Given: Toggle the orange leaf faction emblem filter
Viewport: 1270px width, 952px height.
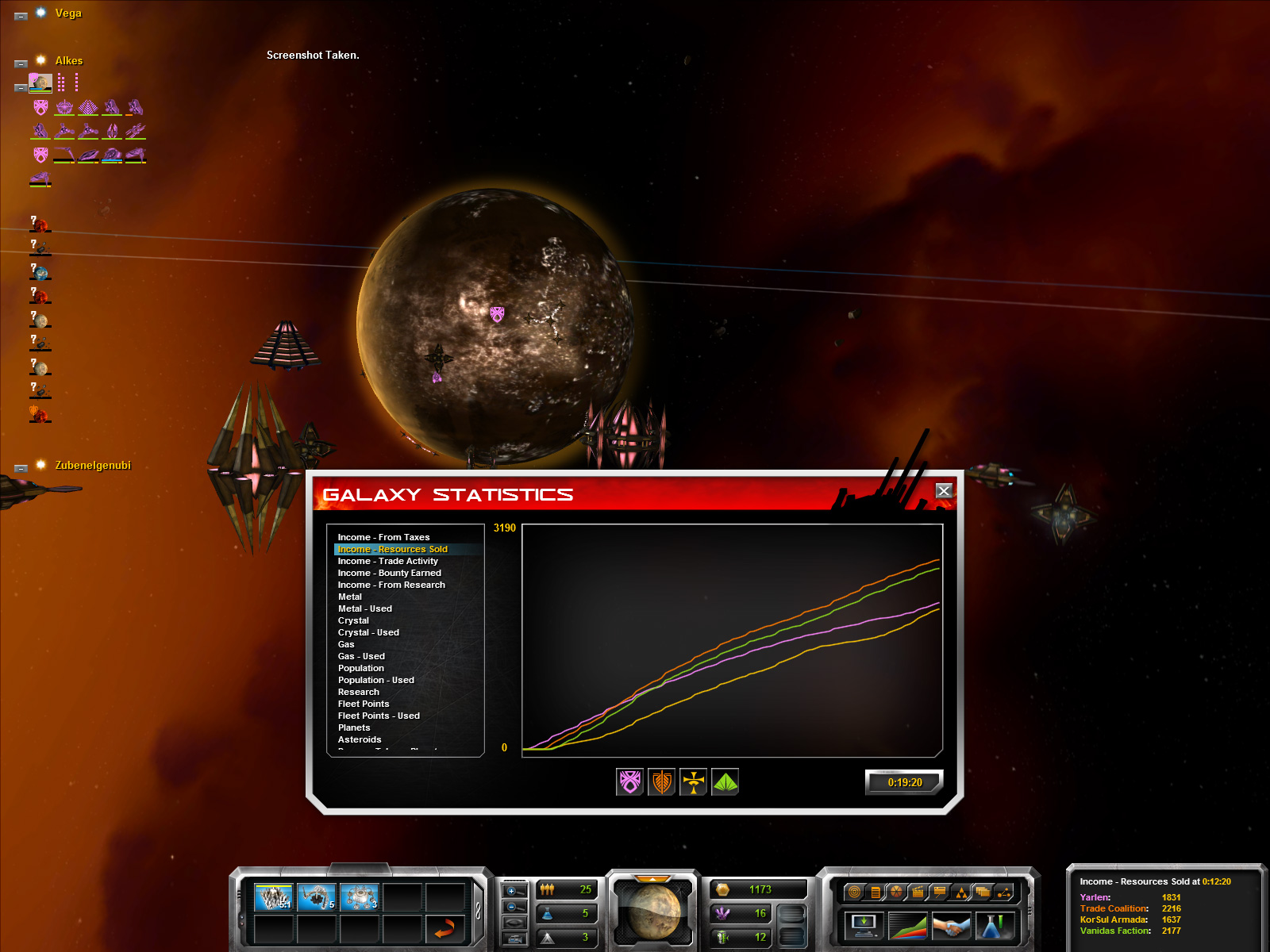Looking at the screenshot, I should tap(662, 782).
